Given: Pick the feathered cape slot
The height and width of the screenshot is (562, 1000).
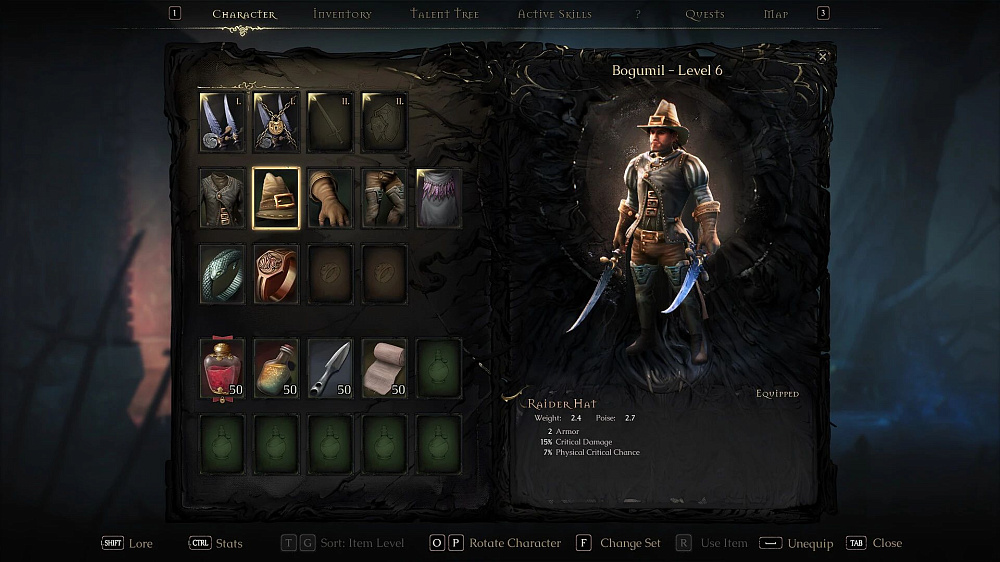Looking at the screenshot, I should coord(439,198).
